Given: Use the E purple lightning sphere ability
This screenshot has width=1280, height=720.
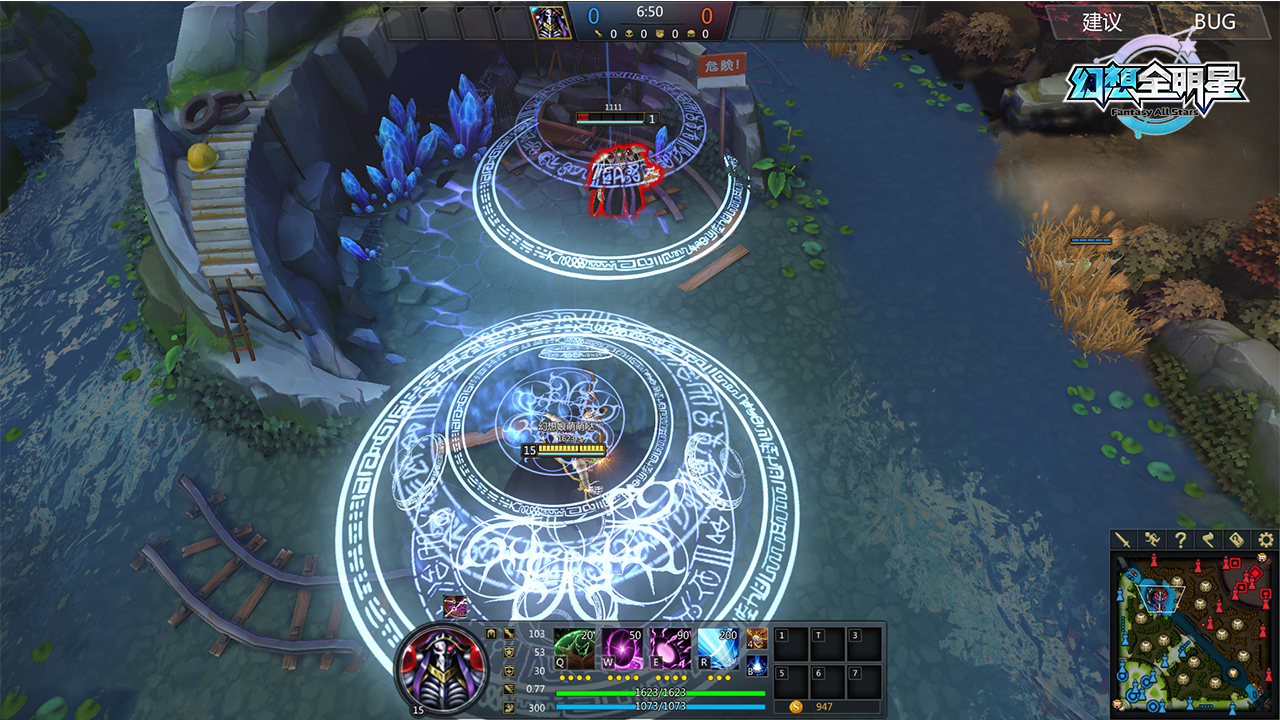Looking at the screenshot, I should tap(669, 648).
